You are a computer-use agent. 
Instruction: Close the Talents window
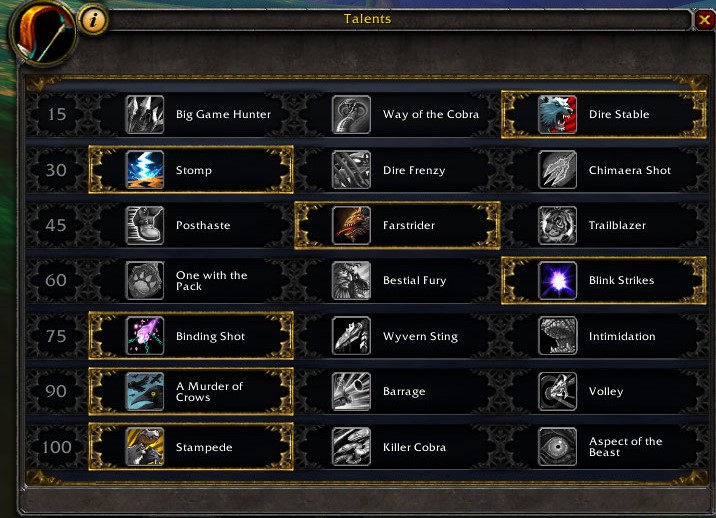704,20
